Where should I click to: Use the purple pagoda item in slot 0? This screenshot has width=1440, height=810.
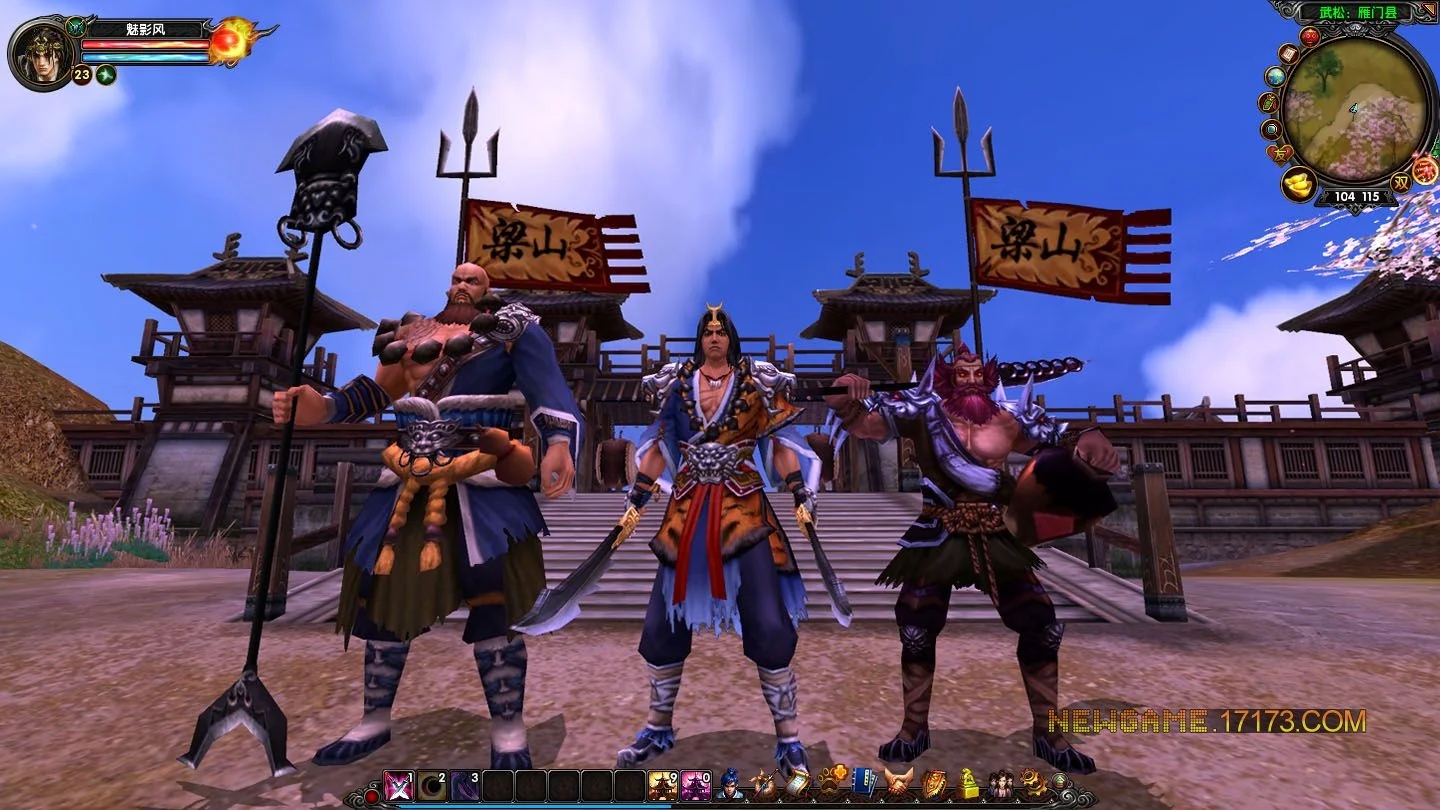click(x=696, y=786)
